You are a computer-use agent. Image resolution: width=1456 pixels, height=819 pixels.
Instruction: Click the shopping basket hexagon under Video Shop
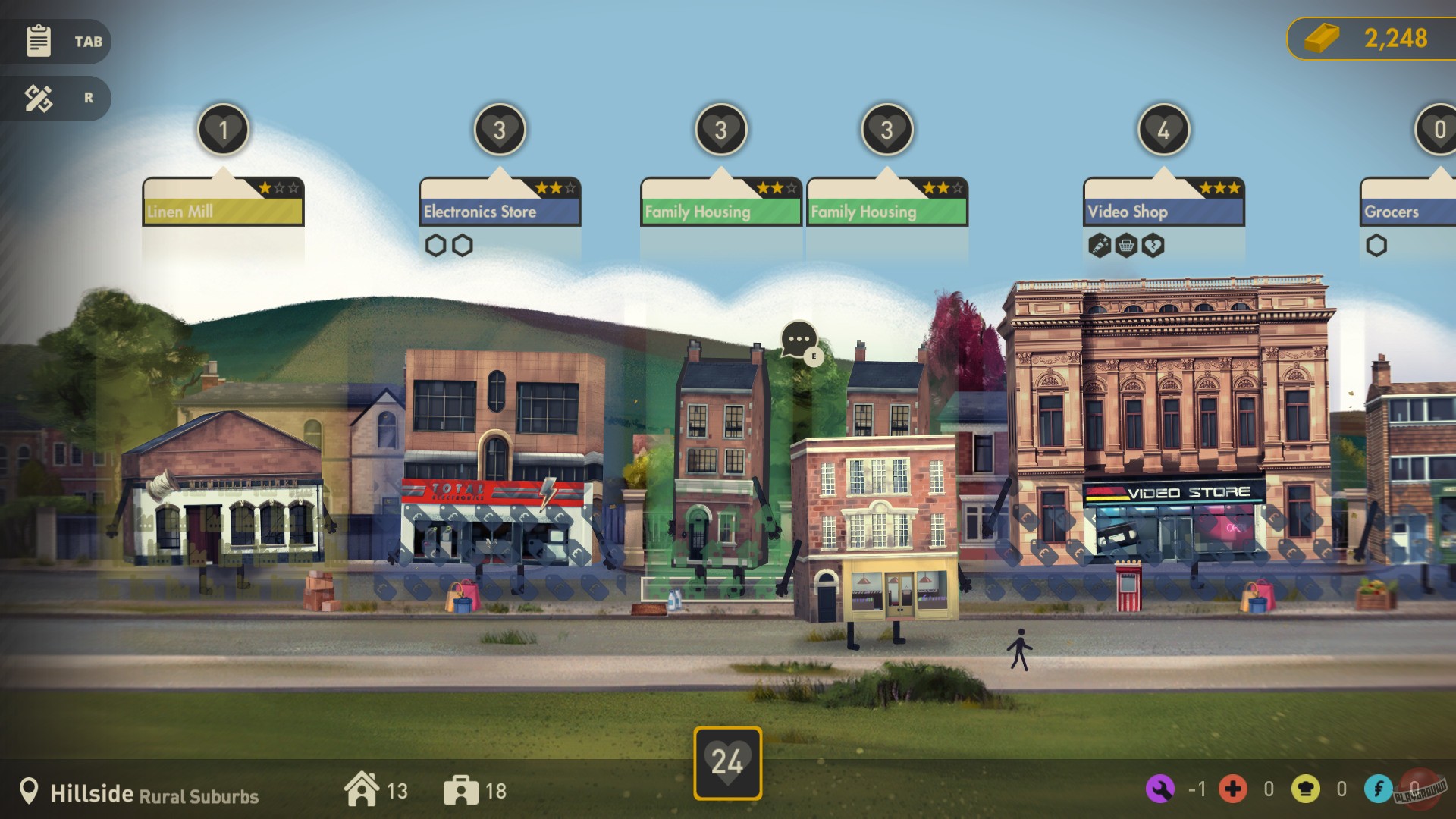(1126, 245)
